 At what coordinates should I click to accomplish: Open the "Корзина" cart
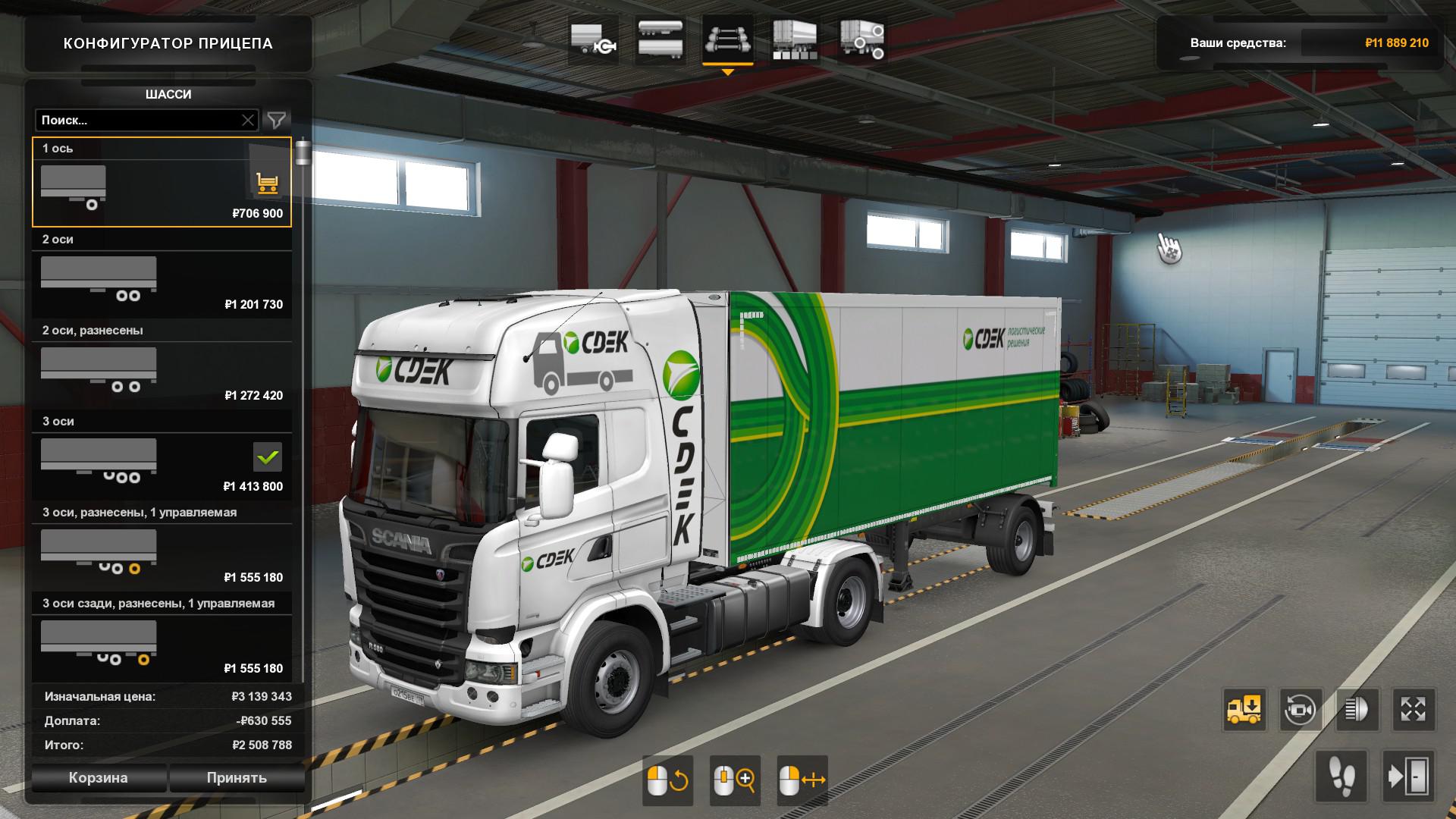click(x=99, y=778)
